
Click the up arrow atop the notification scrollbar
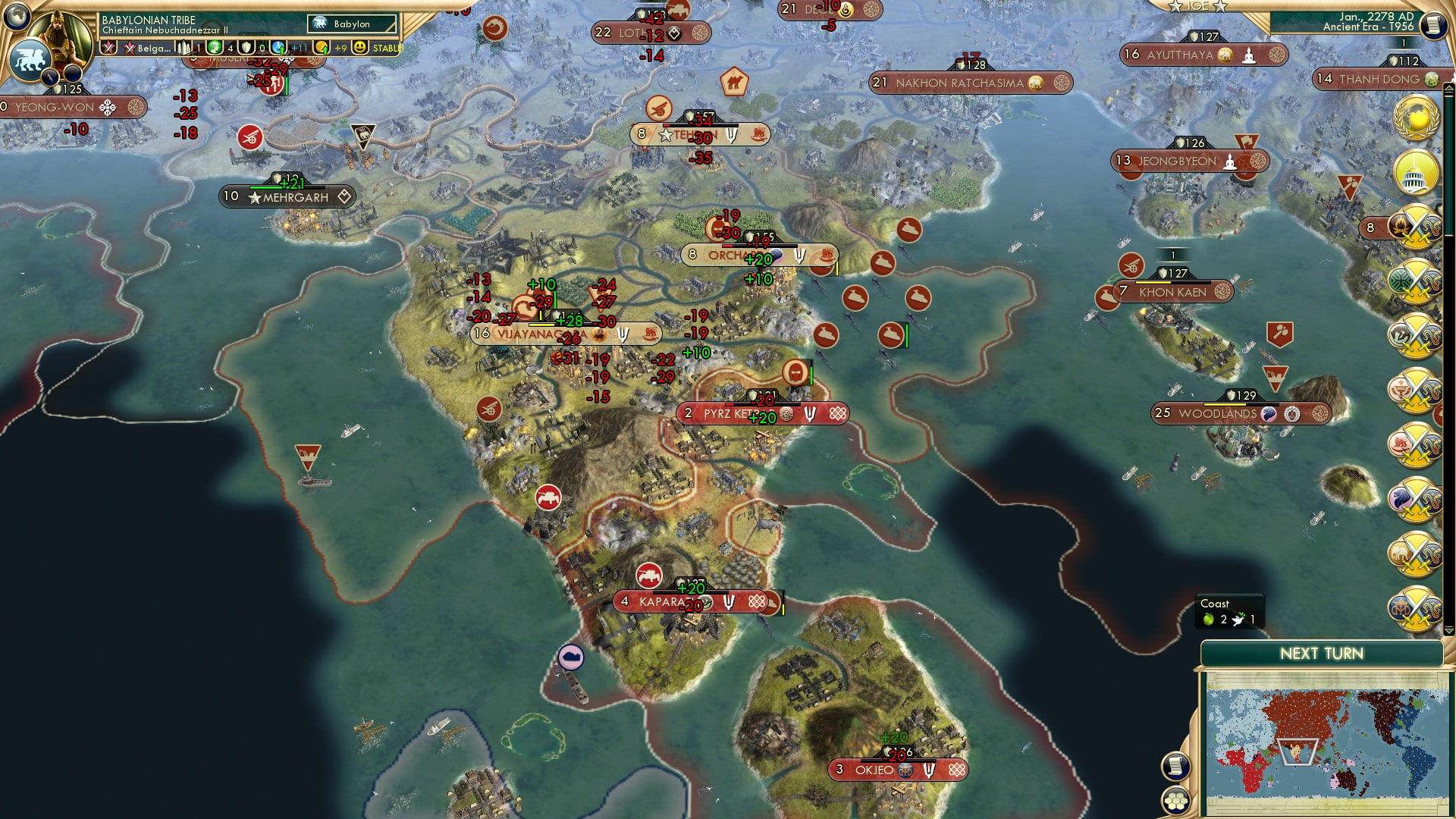pyautogui.click(x=1449, y=87)
